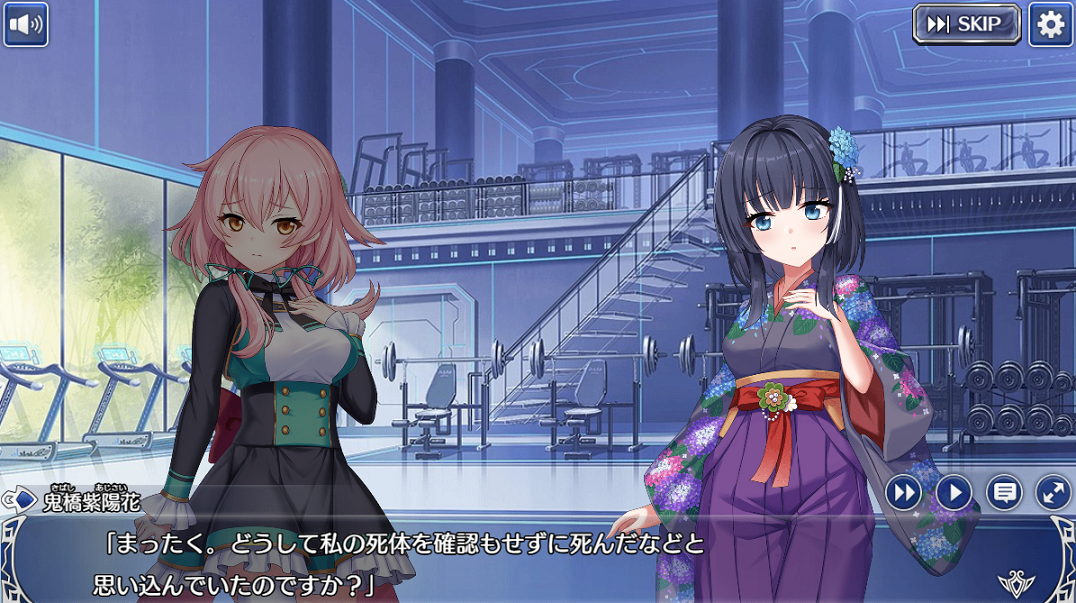1076x603 pixels.
Task: Open the gear settings menu
Action: point(1051,24)
